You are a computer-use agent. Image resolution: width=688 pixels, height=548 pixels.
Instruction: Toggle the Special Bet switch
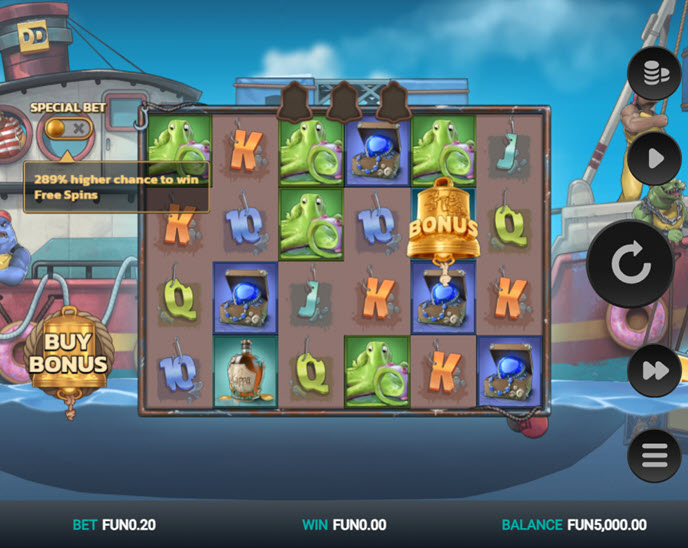click(68, 128)
